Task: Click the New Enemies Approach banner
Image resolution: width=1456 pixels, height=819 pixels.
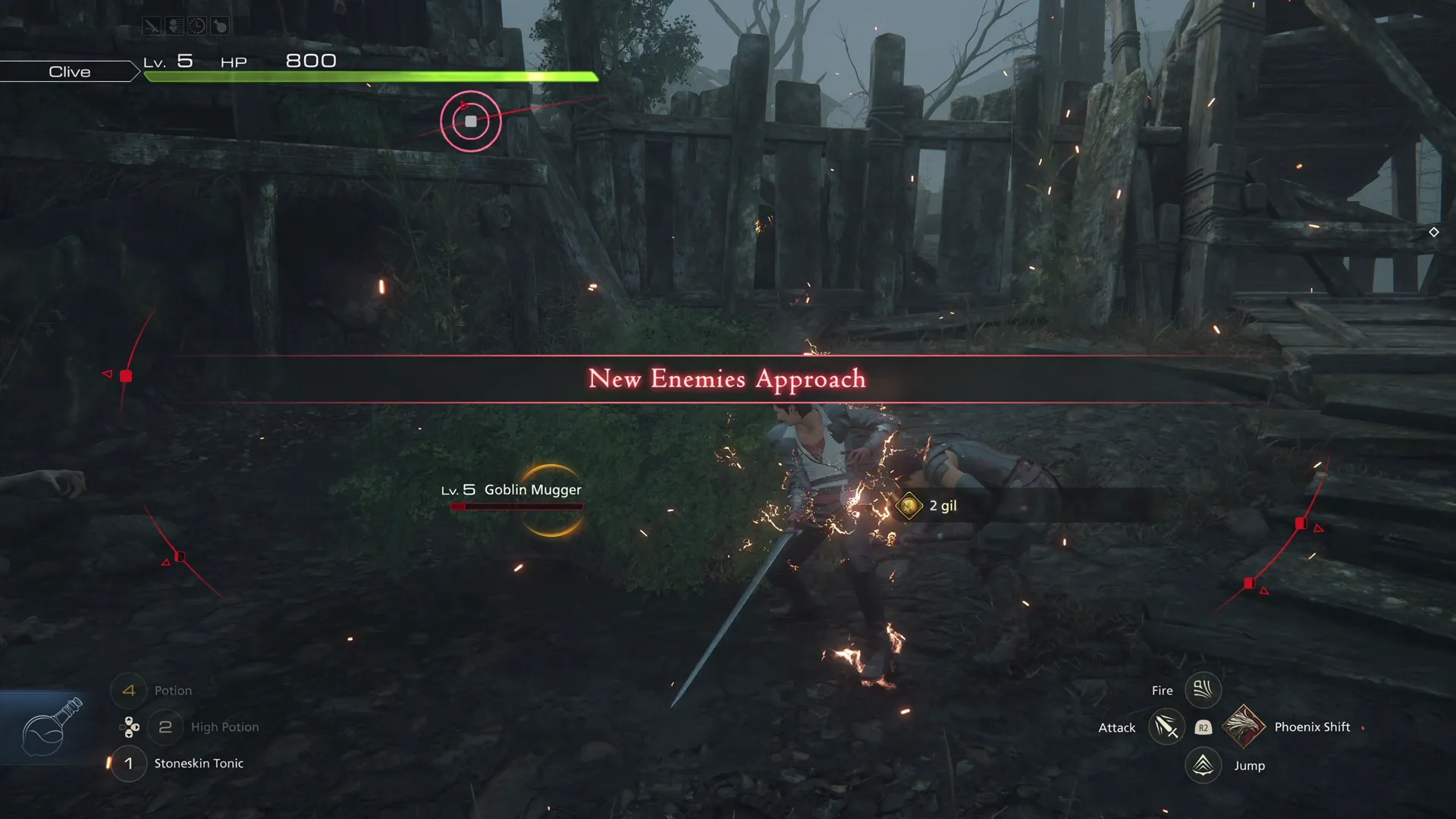Action: [x=726, y=378]
